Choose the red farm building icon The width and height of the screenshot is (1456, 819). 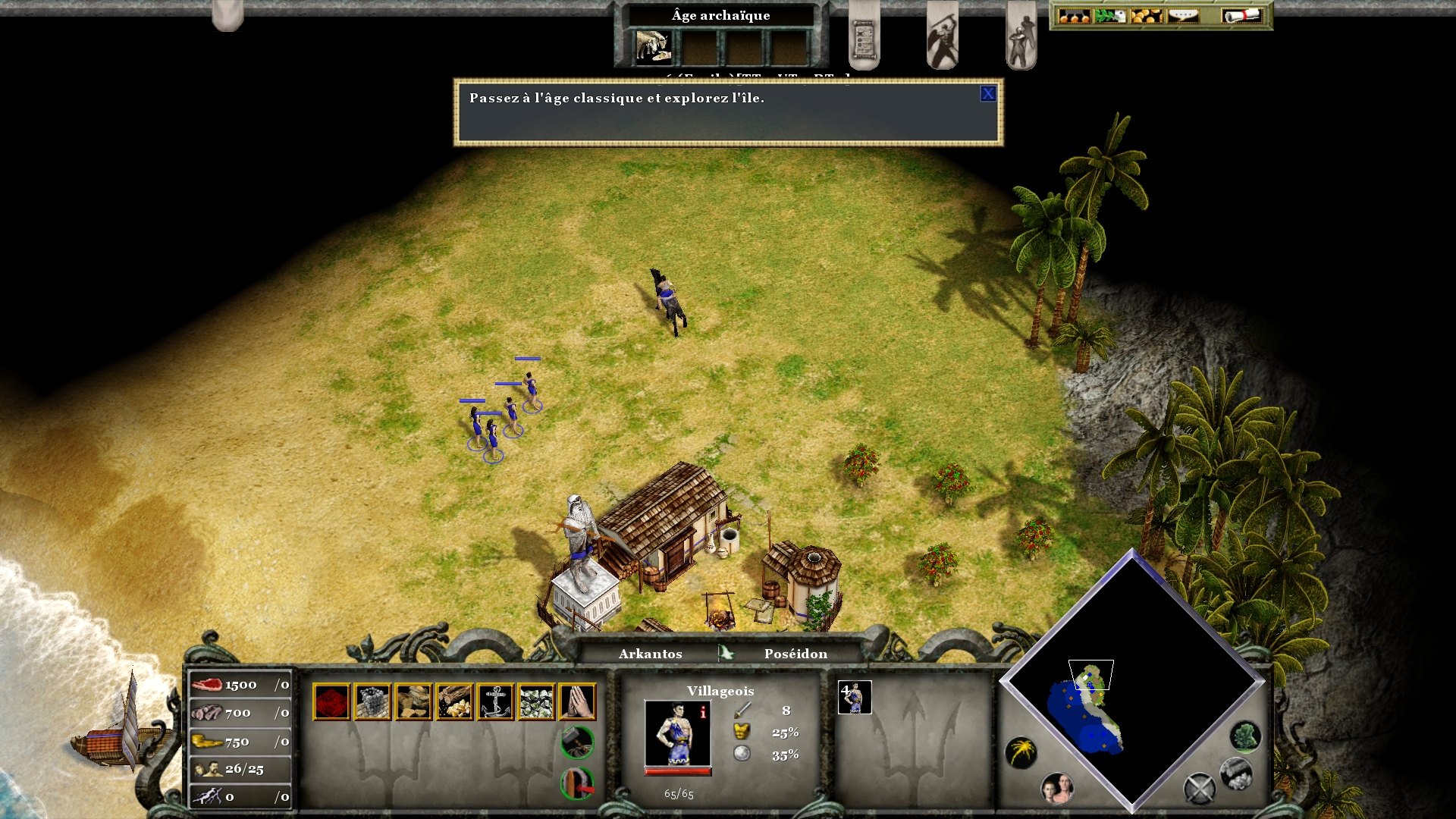click(x=331, y=701)
